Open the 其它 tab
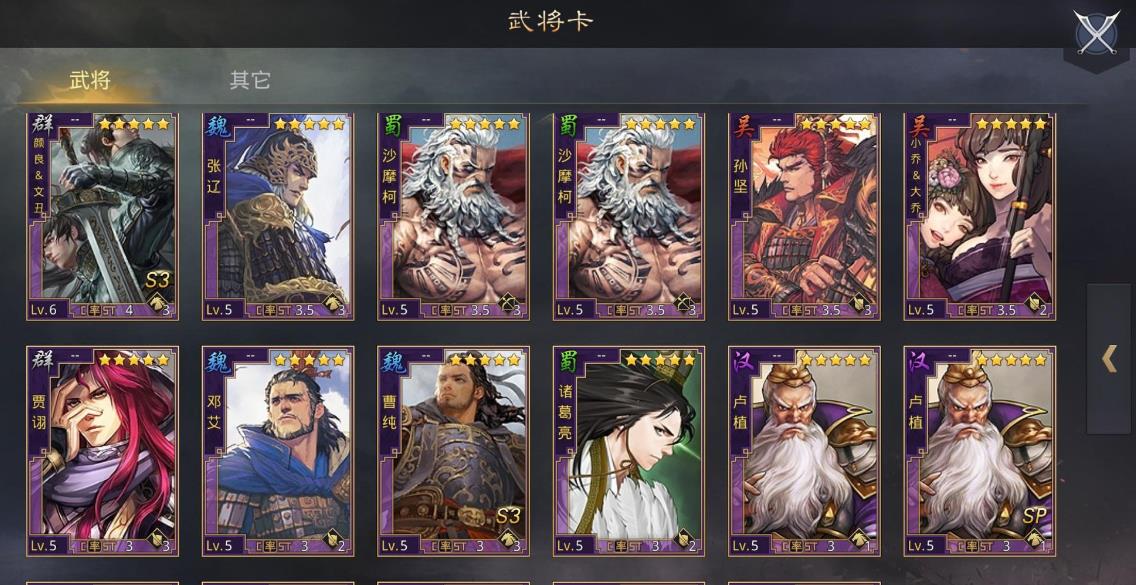 250,81
